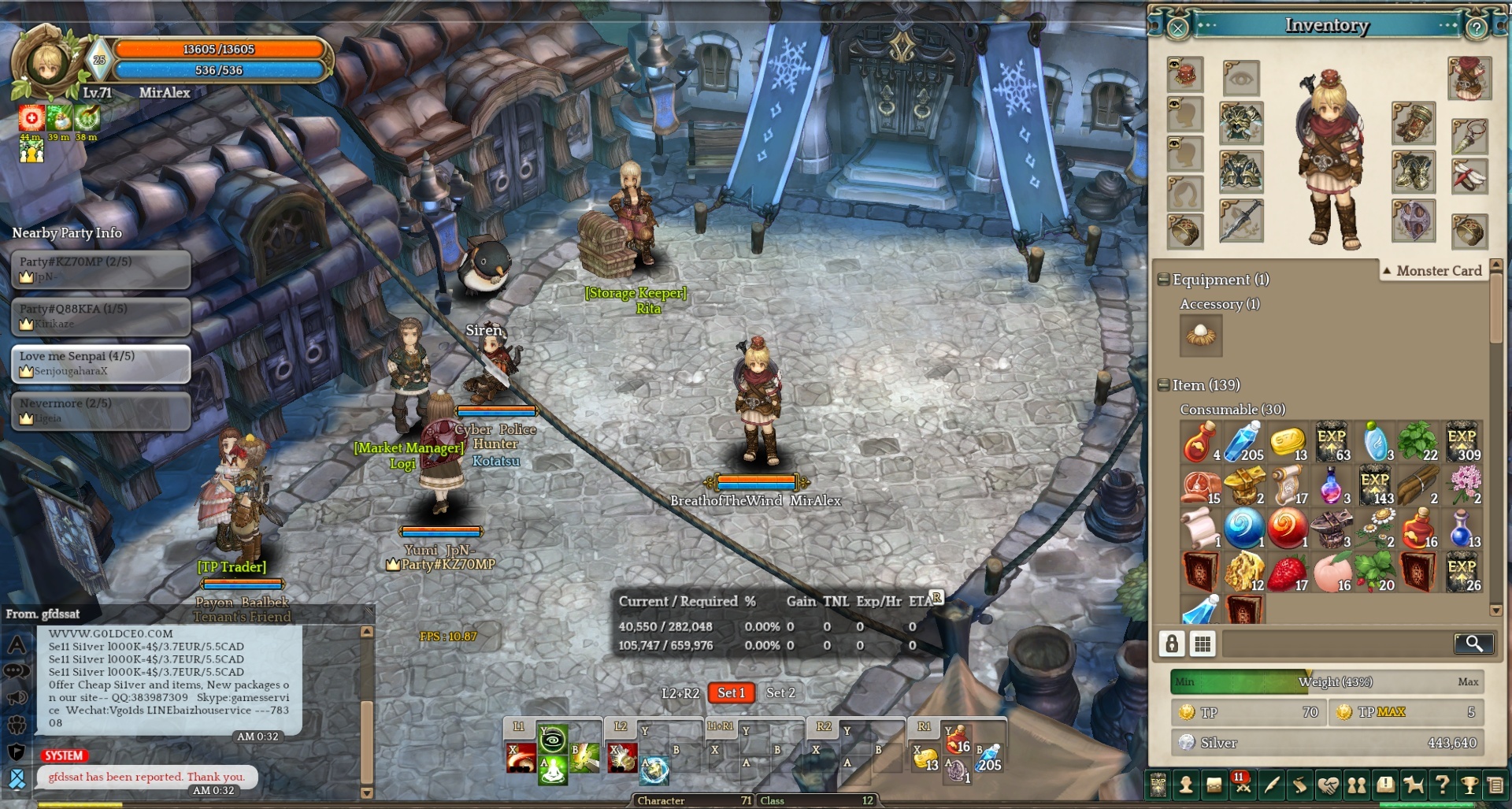Select the equipped gauntlets slot
The image size is (1512, 809).
point(1414,124)
